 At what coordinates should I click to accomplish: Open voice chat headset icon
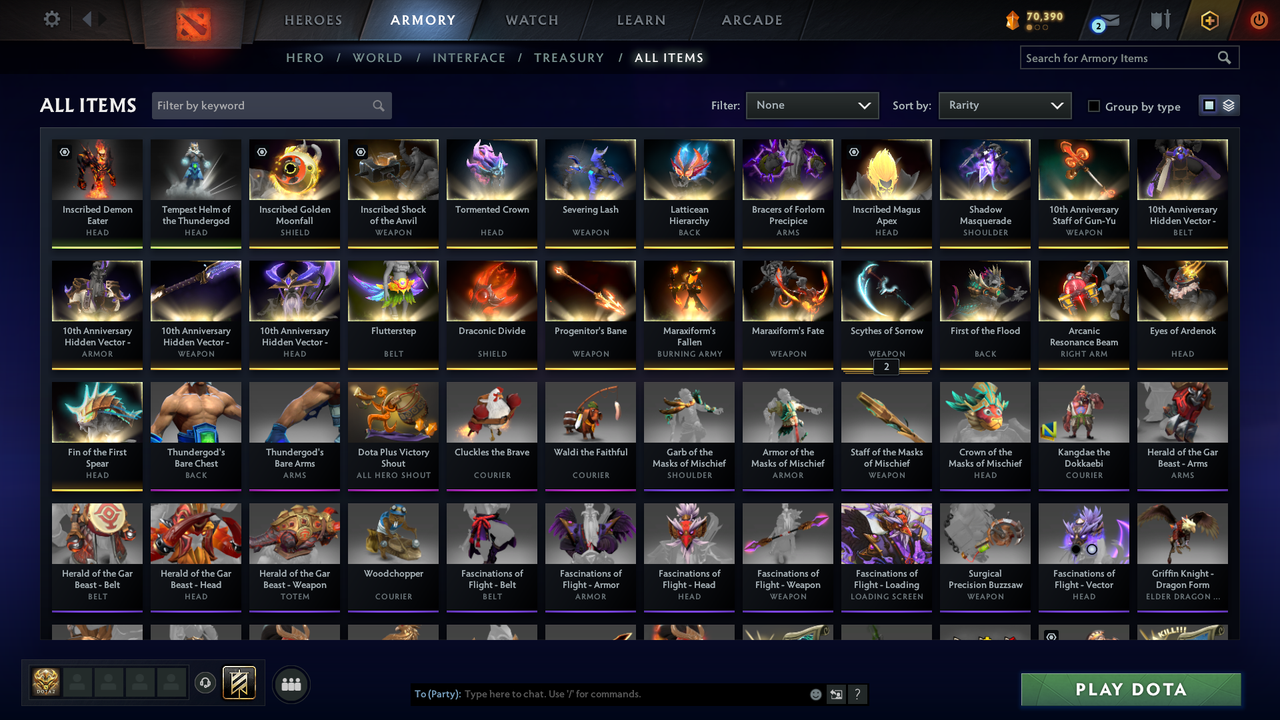click(x=206, y=684)
